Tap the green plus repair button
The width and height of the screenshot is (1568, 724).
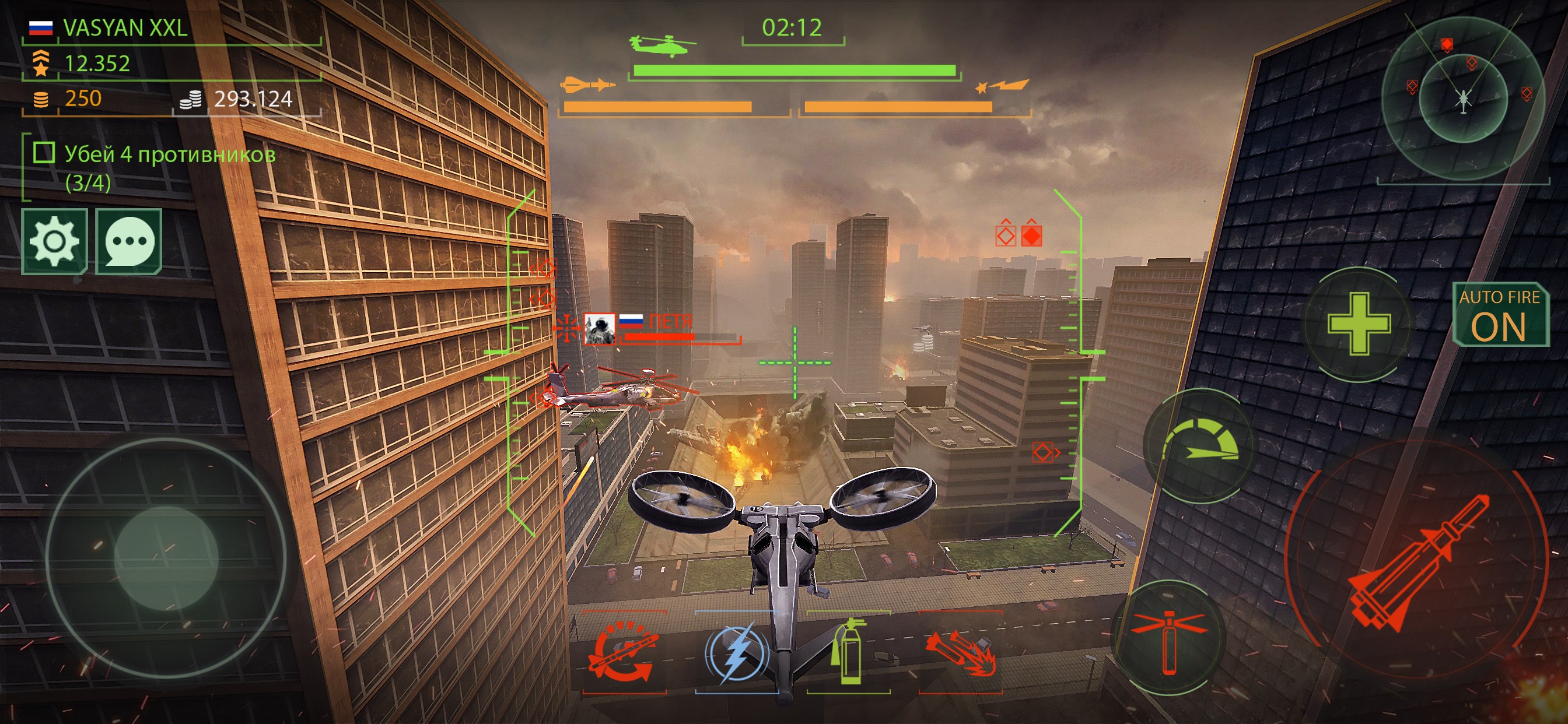(x=1359, y=324)
